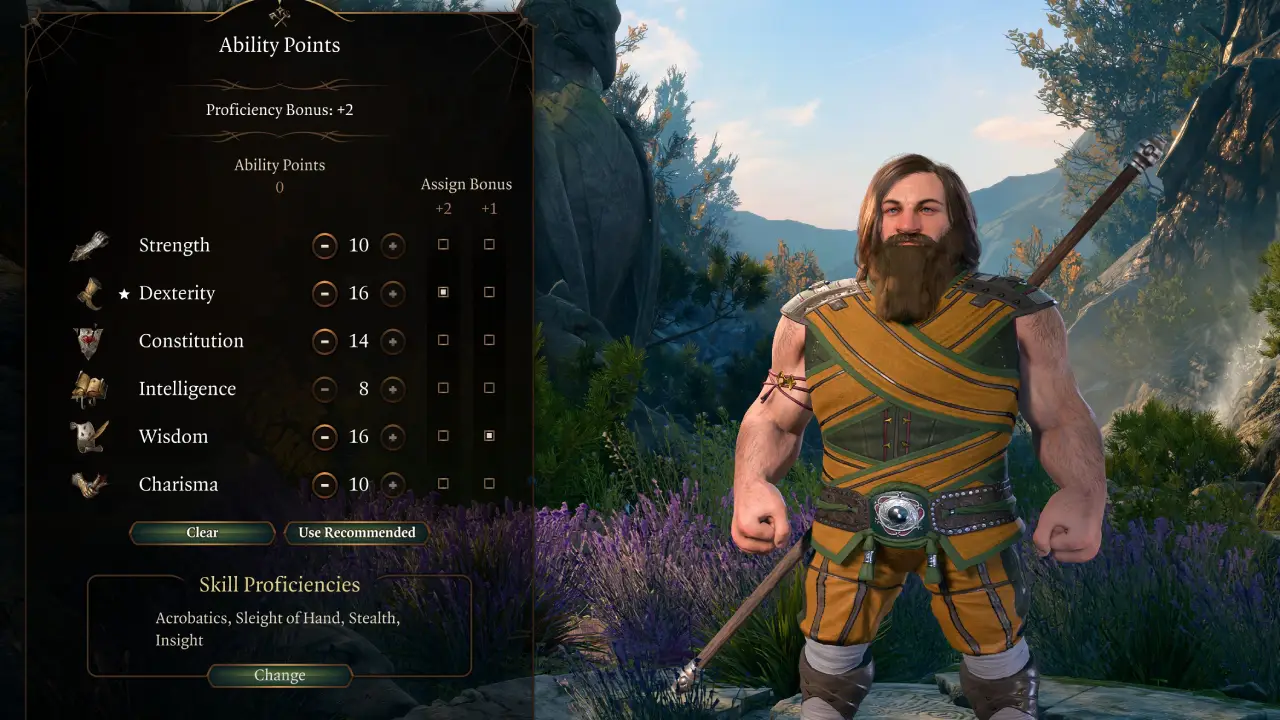
Task: Select the Charisma hand icon
Action: coord(89,483)
